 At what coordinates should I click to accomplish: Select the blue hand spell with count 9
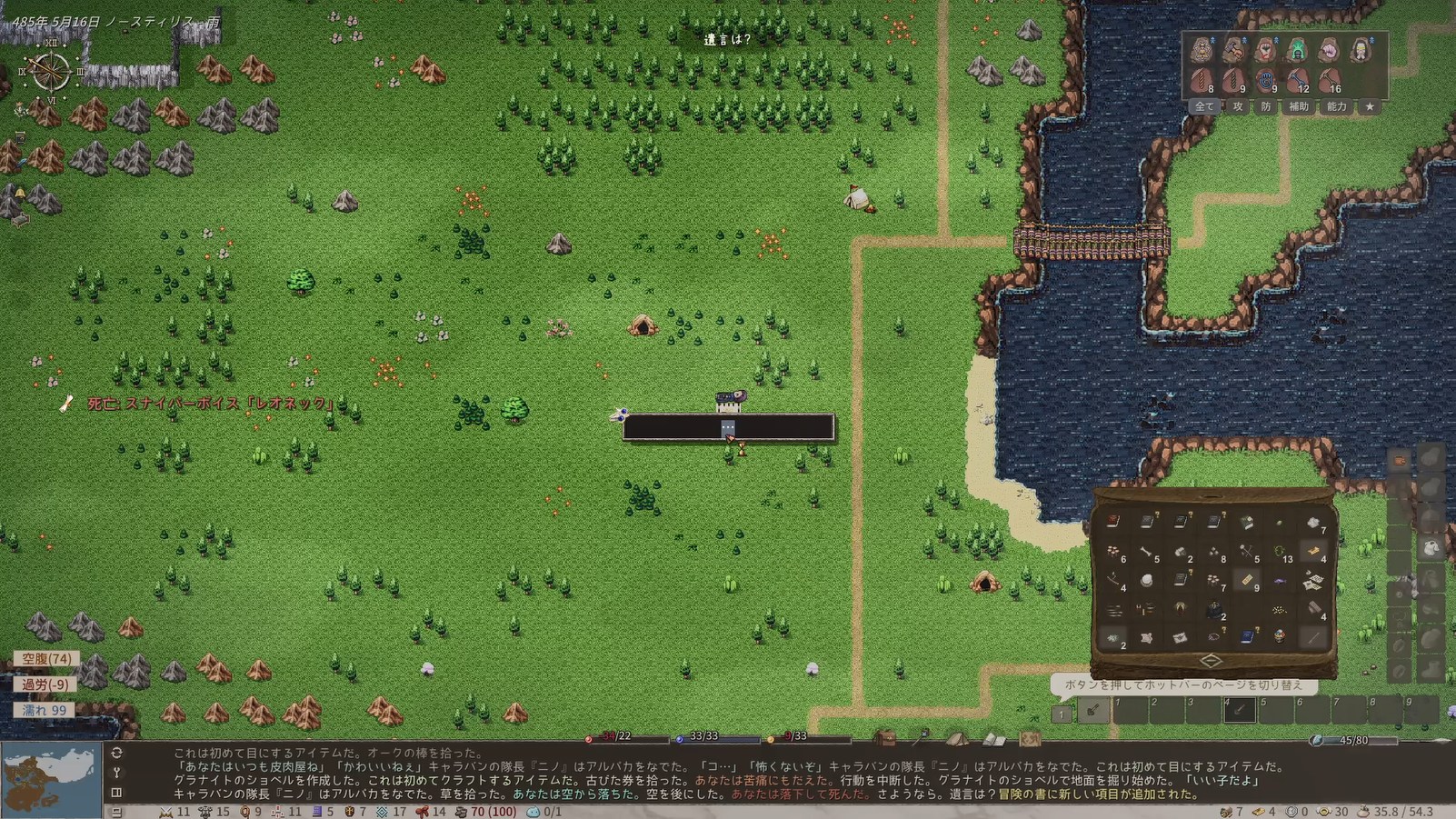[x=1265, y=82]
